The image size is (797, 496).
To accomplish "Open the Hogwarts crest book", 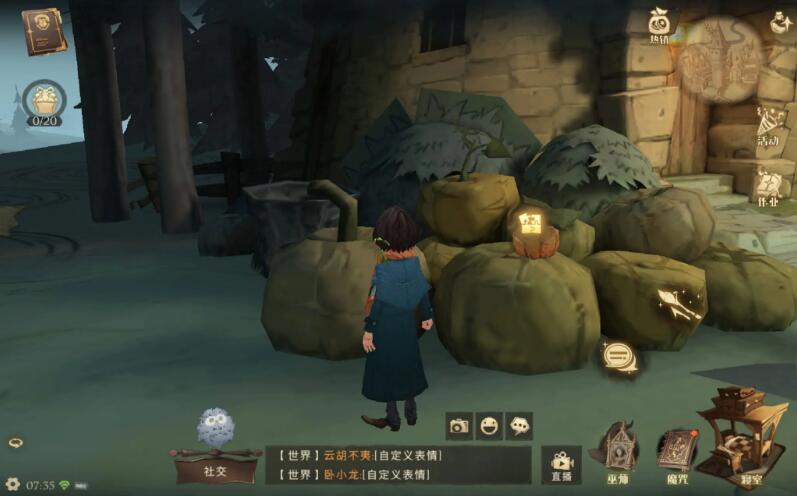I will coord(42,30).
